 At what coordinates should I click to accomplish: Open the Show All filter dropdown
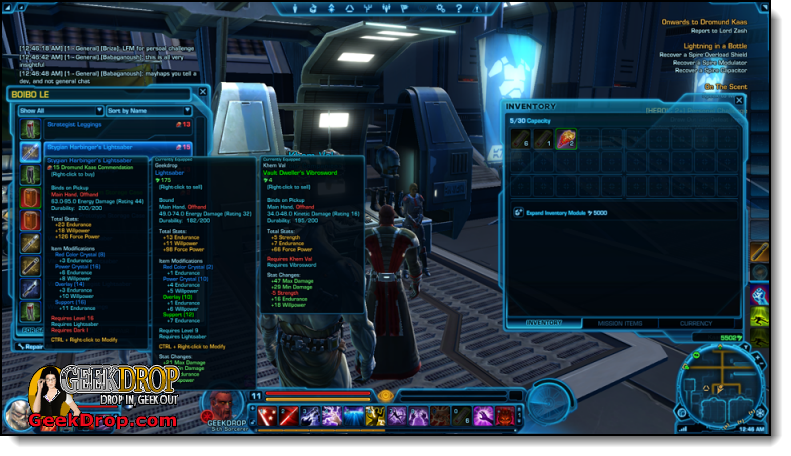(60, 110)
